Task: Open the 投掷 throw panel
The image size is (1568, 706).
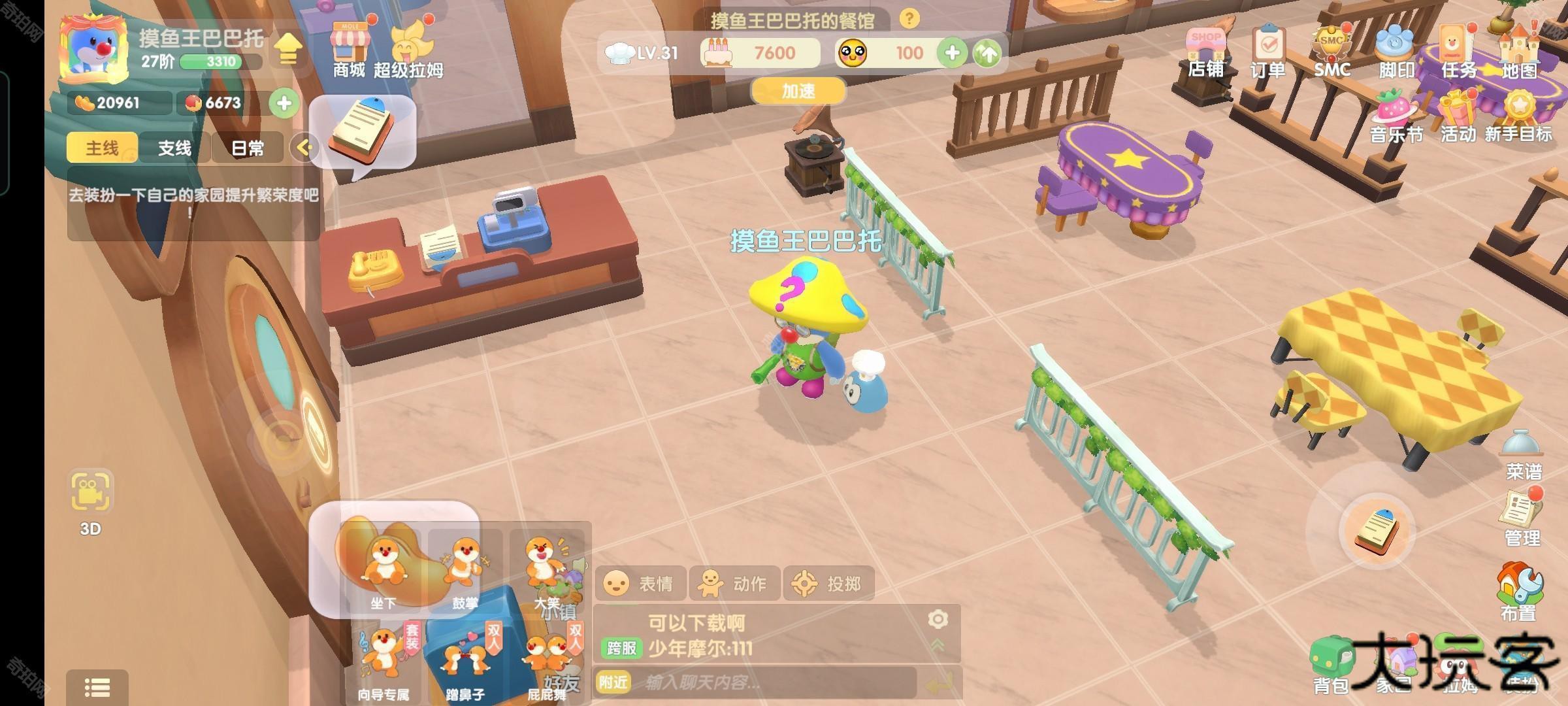Action: [x=828, y=583]
